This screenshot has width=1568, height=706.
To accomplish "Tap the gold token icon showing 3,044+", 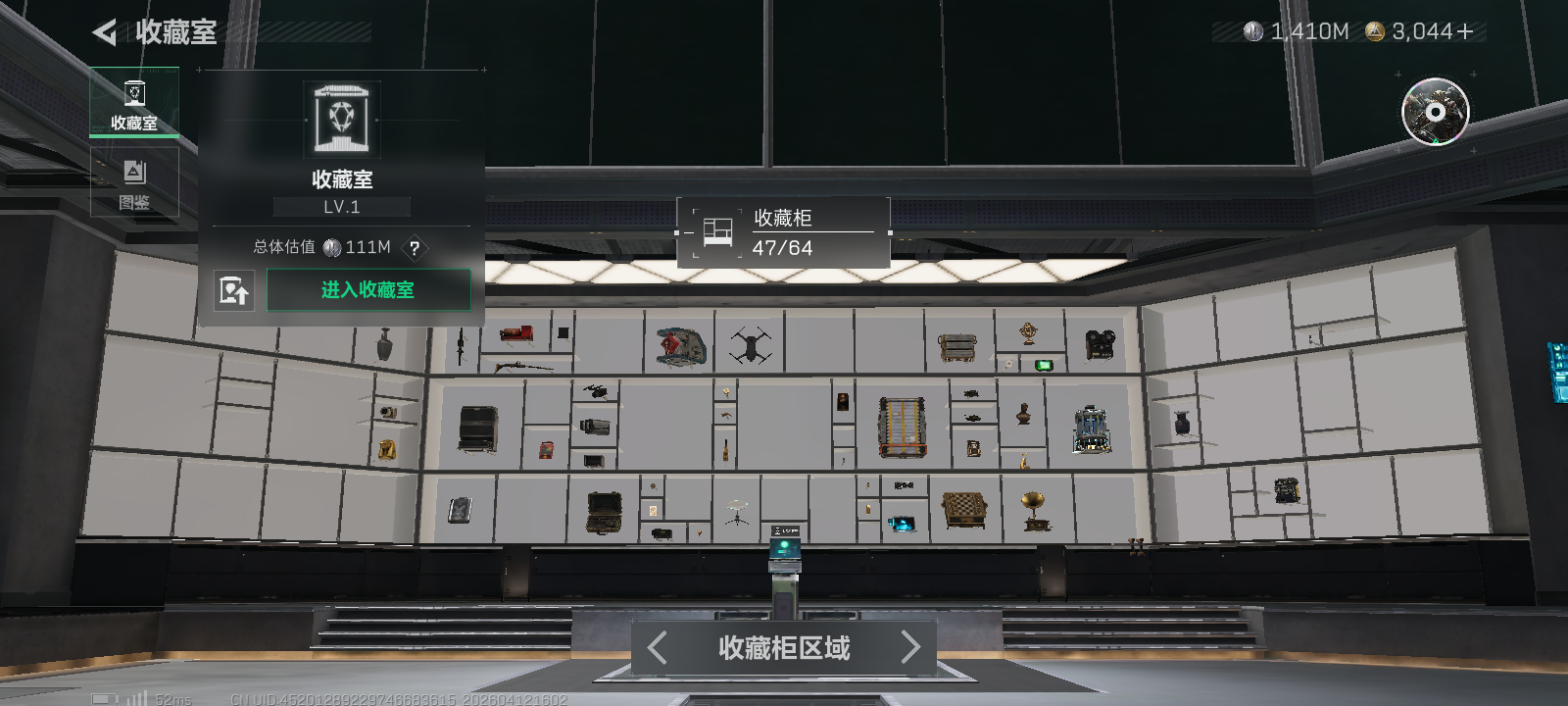I will 1375,31.
